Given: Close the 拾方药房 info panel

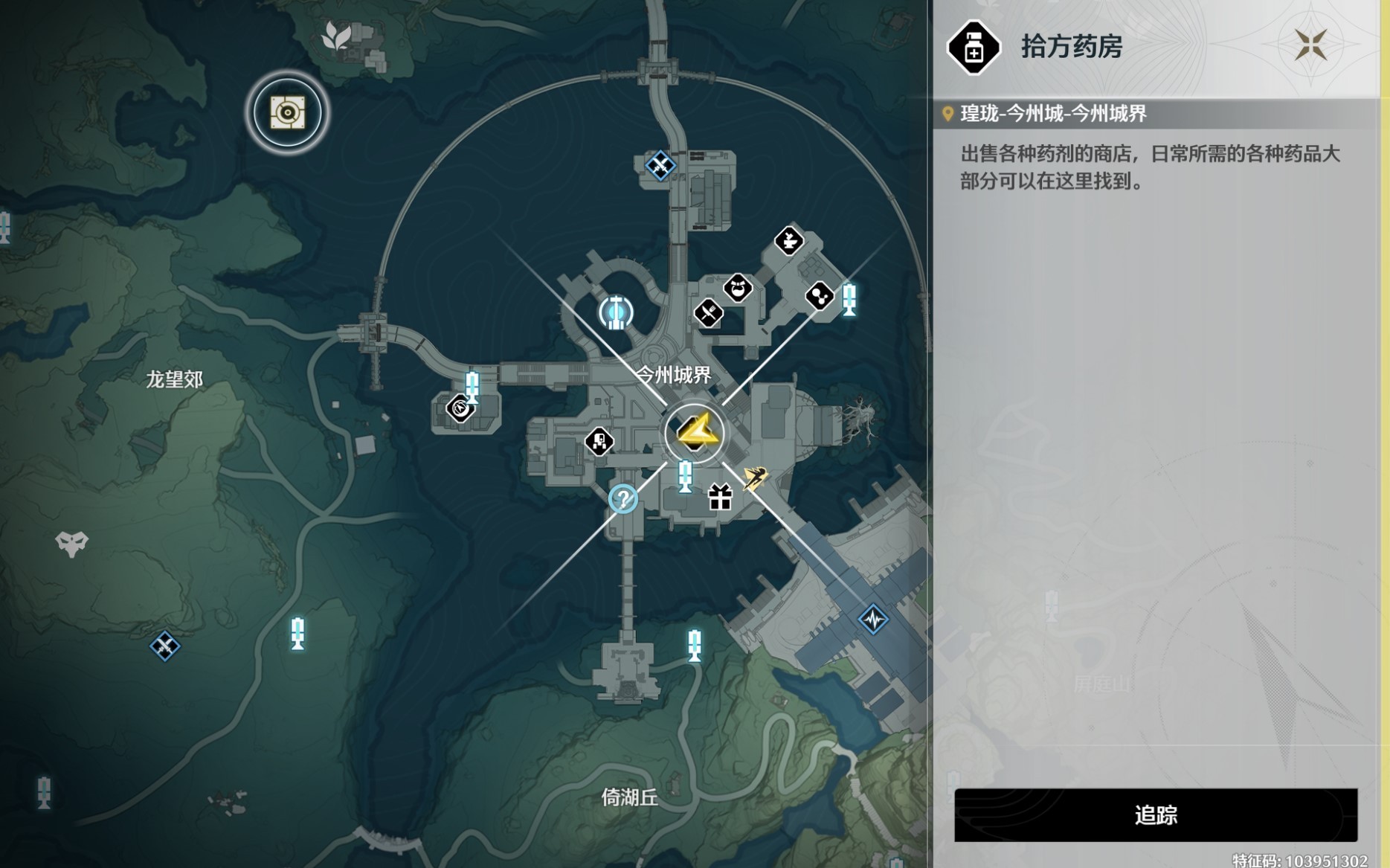Looking at the screenshot, I should 1310,45.
